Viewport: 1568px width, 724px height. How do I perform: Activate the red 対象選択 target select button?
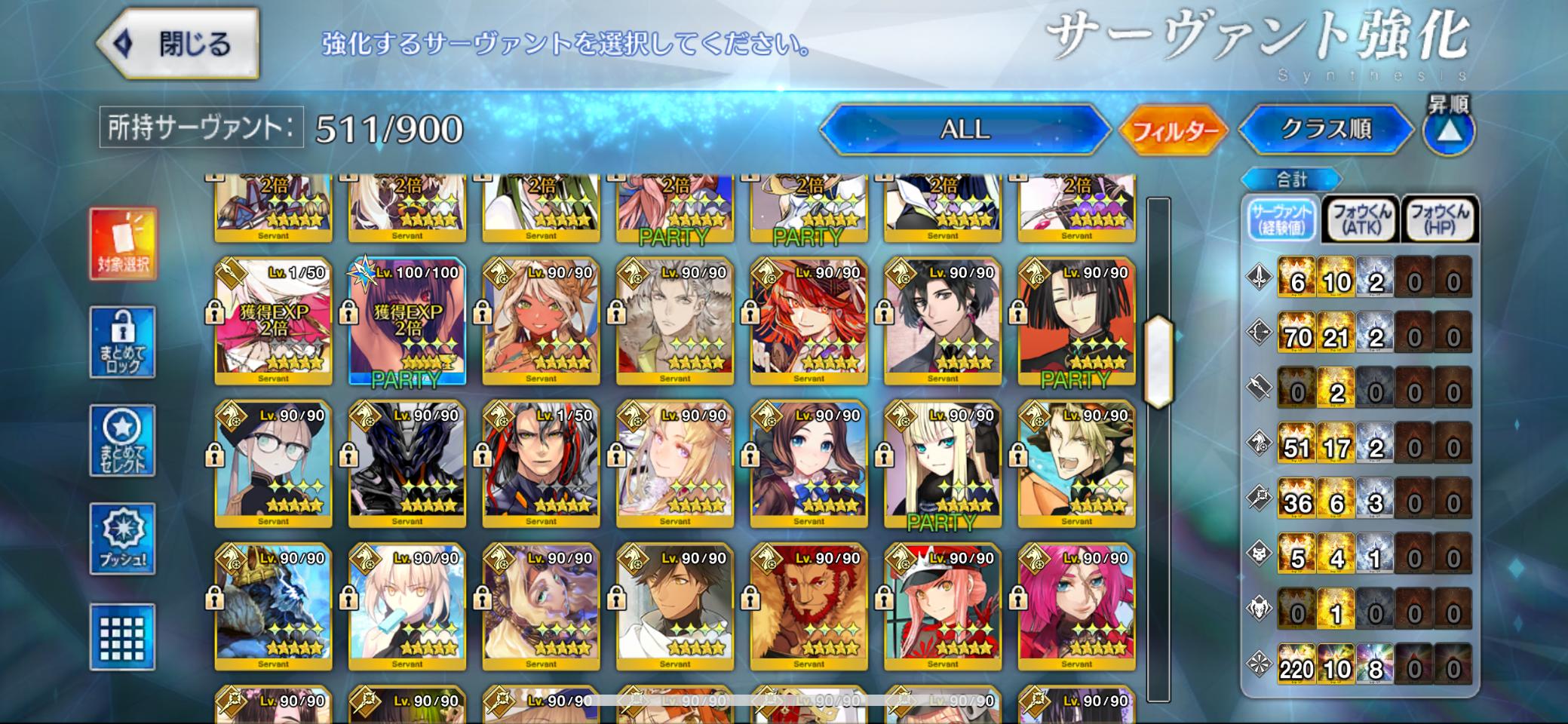(x=123, y=243)
